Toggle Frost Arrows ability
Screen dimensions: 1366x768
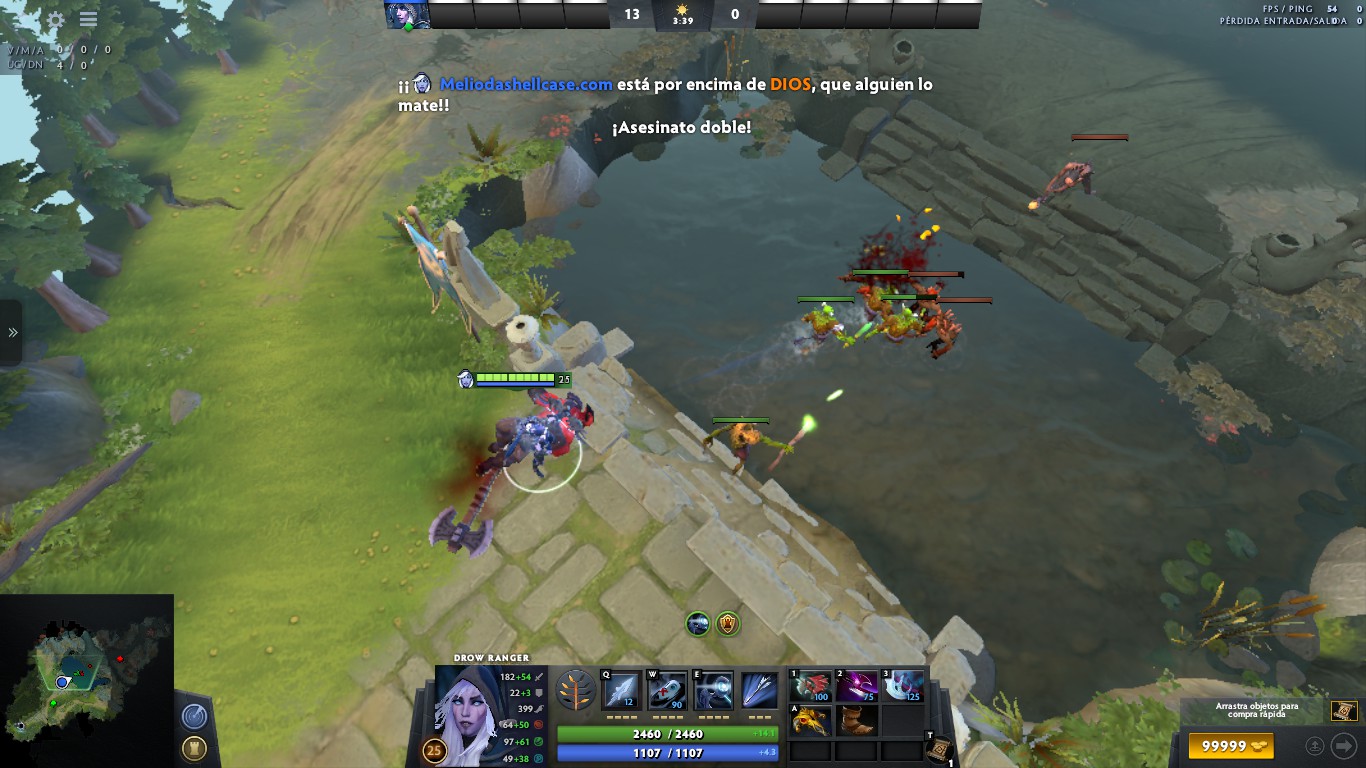click(x=621, y=690)
